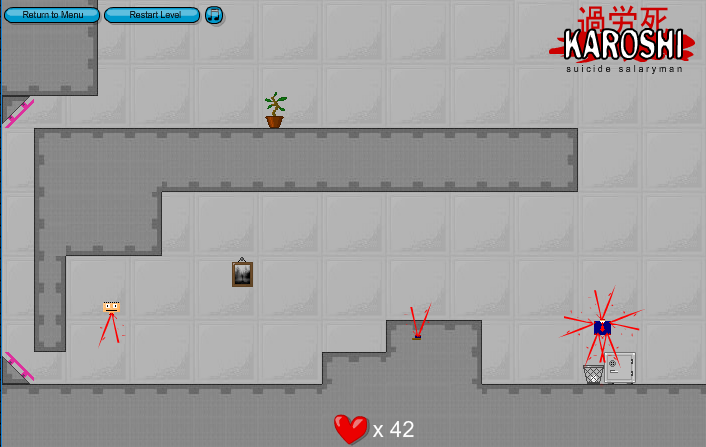This screenshot has height=447, width=706.
Task: Click the Return to Menu button
Action: click(52, 15)
